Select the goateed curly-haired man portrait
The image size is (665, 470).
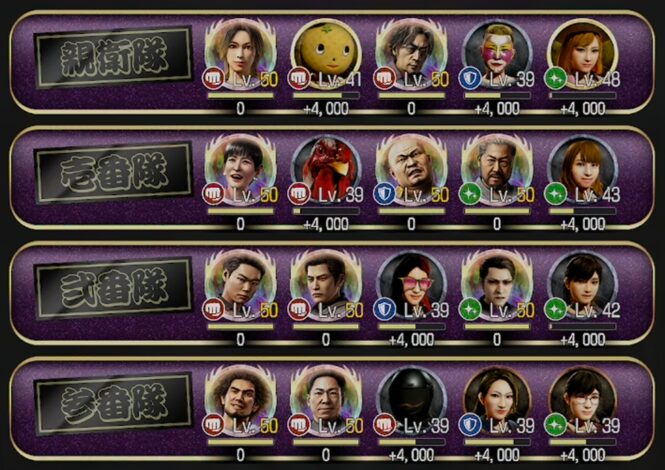(x=240, y=398)
